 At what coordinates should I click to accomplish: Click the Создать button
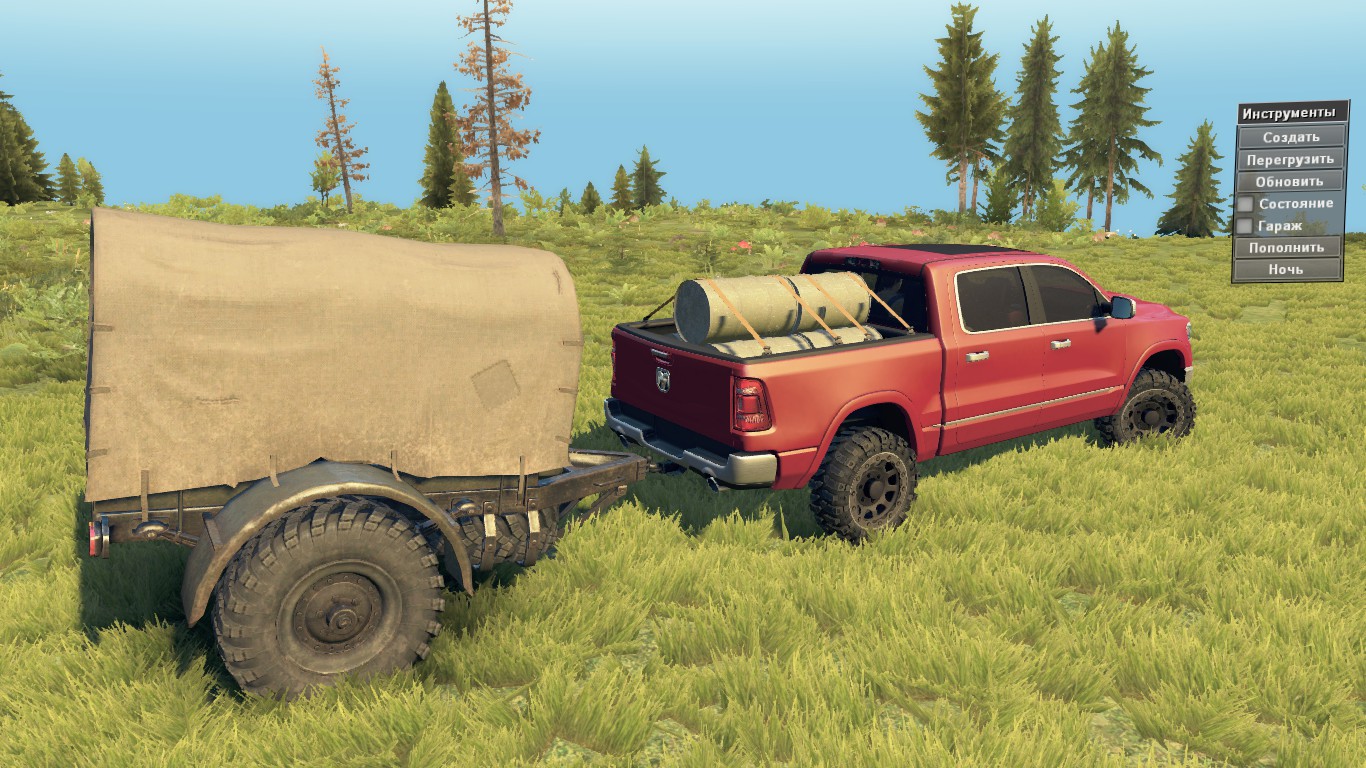pos(1290,137)
